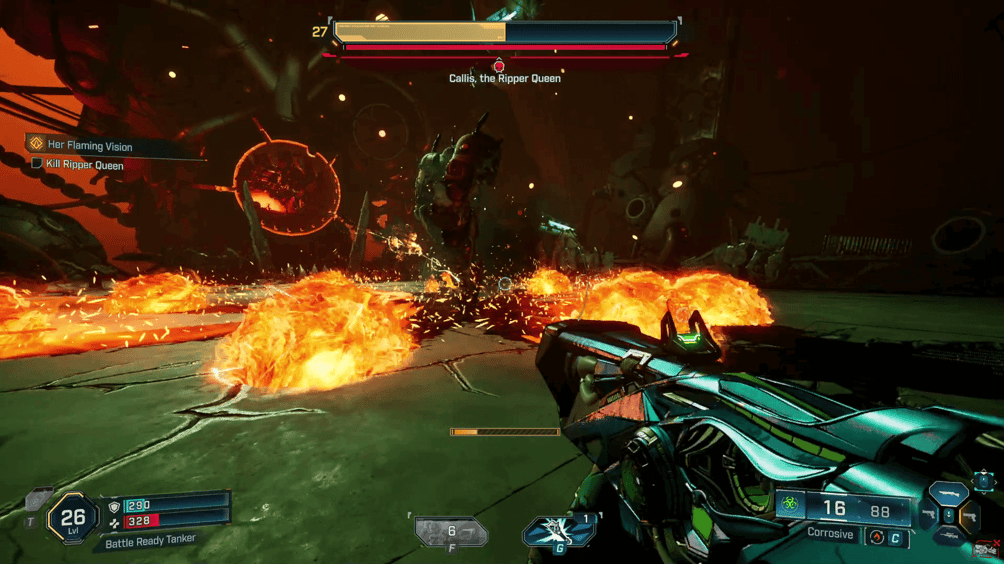
Task: Activate the action skill icon
Action: point(557,533)
